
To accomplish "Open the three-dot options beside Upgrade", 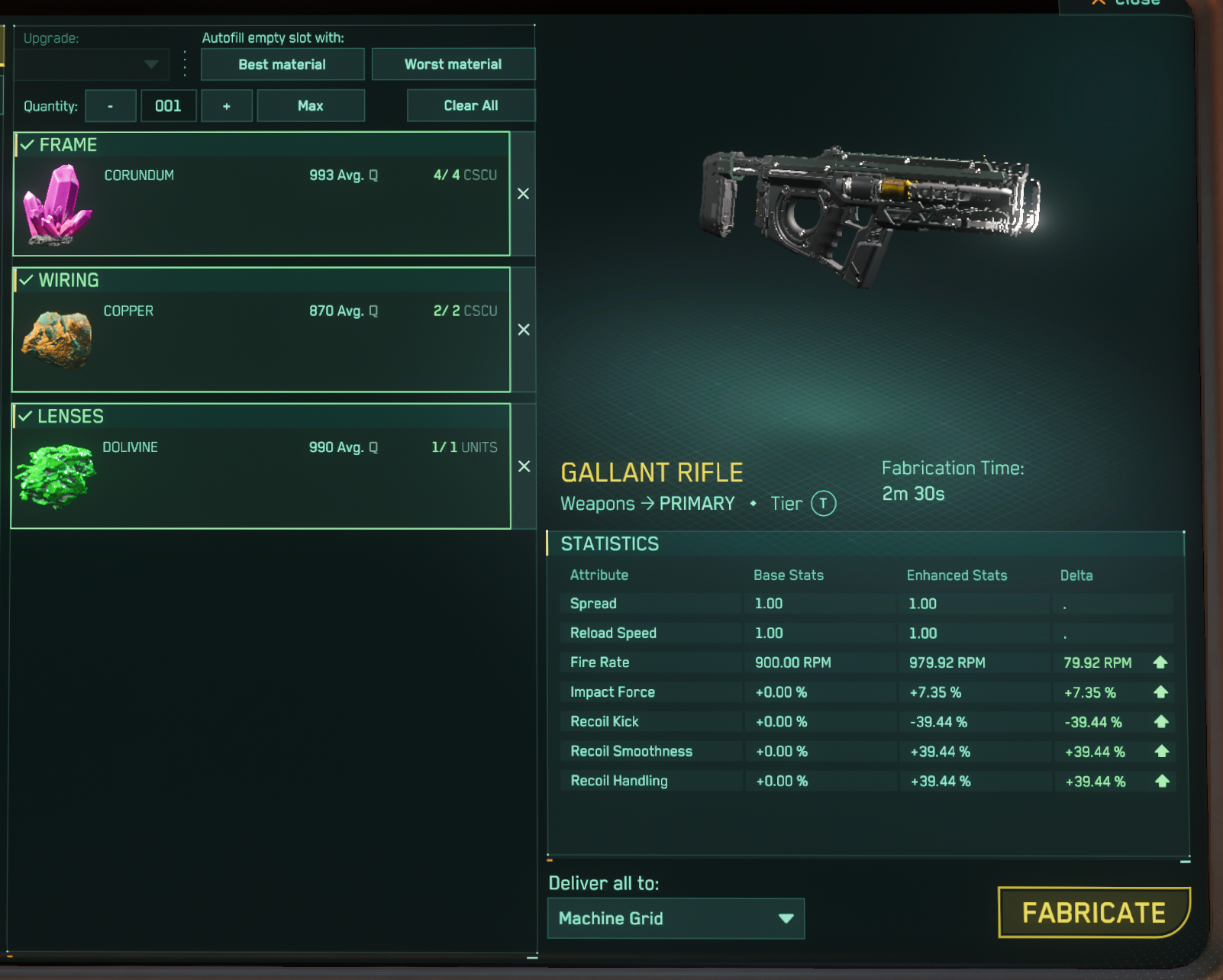I will (x=185, y=64).
